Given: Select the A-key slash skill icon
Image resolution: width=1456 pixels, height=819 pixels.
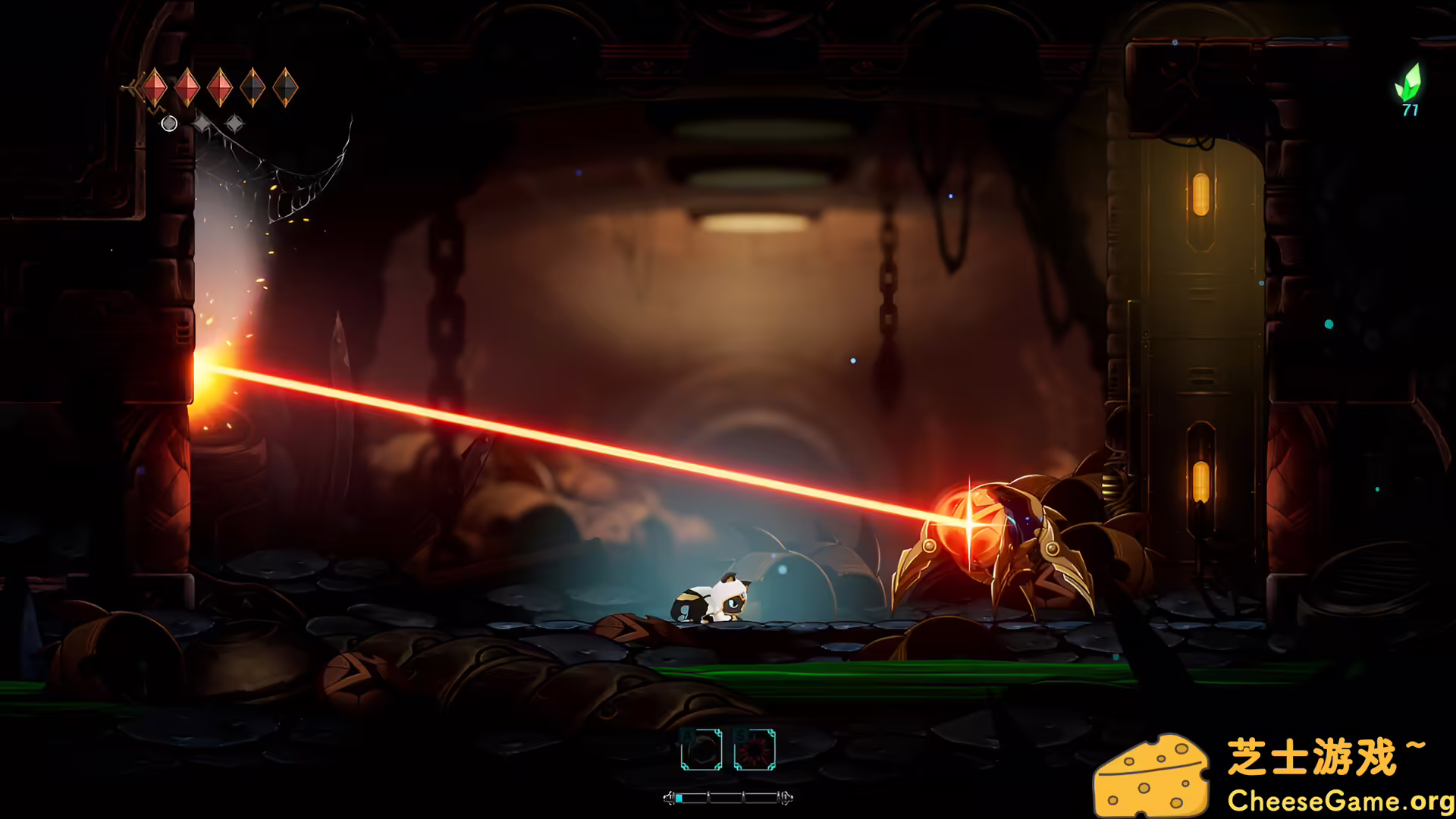Looking at the screenshot, I should pos(701,749).
